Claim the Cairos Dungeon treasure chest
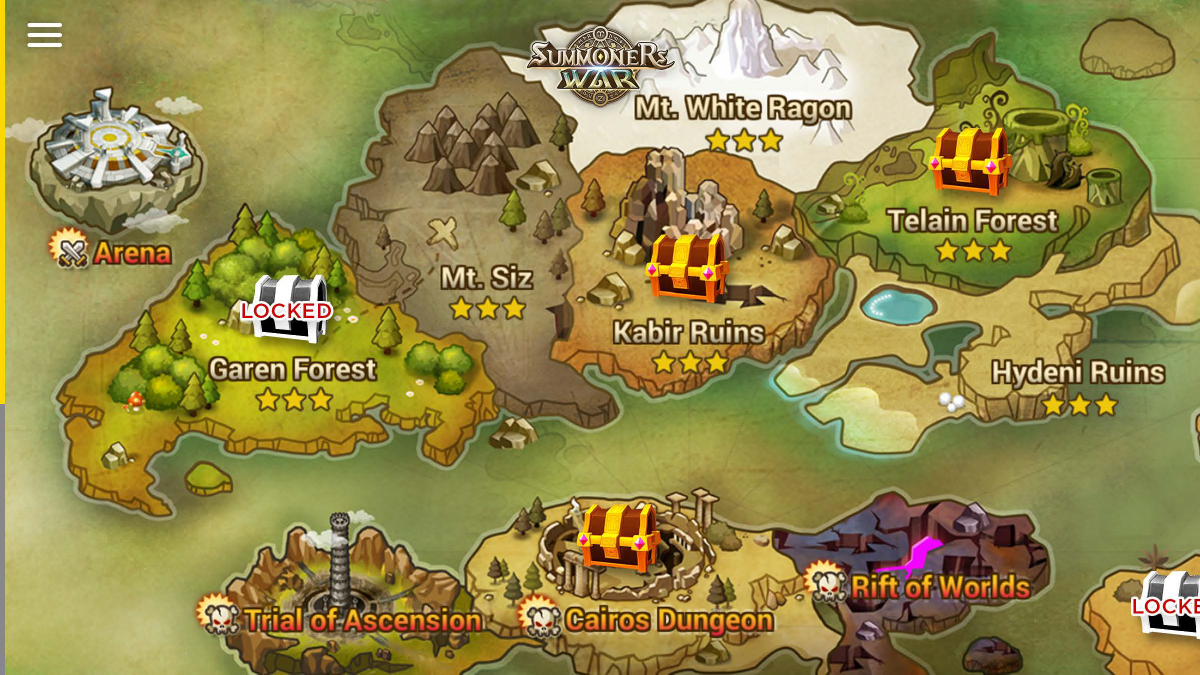 [x=620, y=535]
